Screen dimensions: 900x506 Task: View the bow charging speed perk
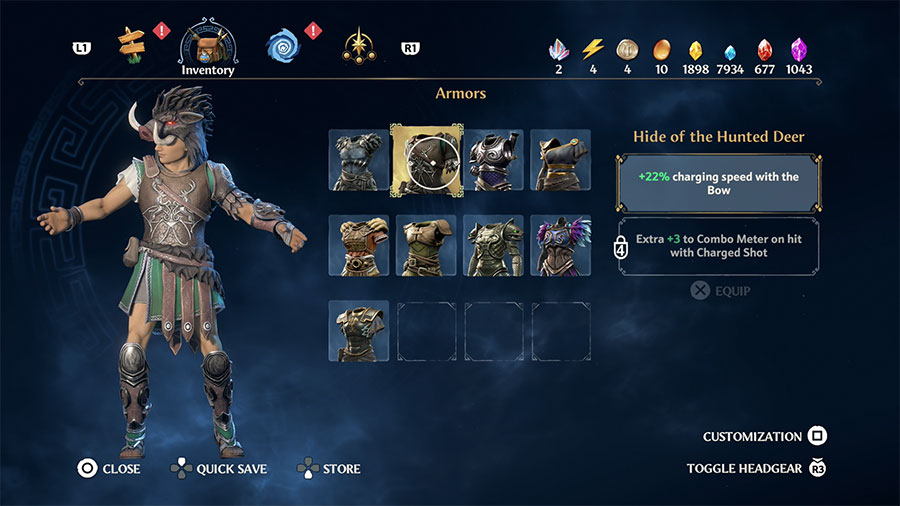[x=719, y=183]
